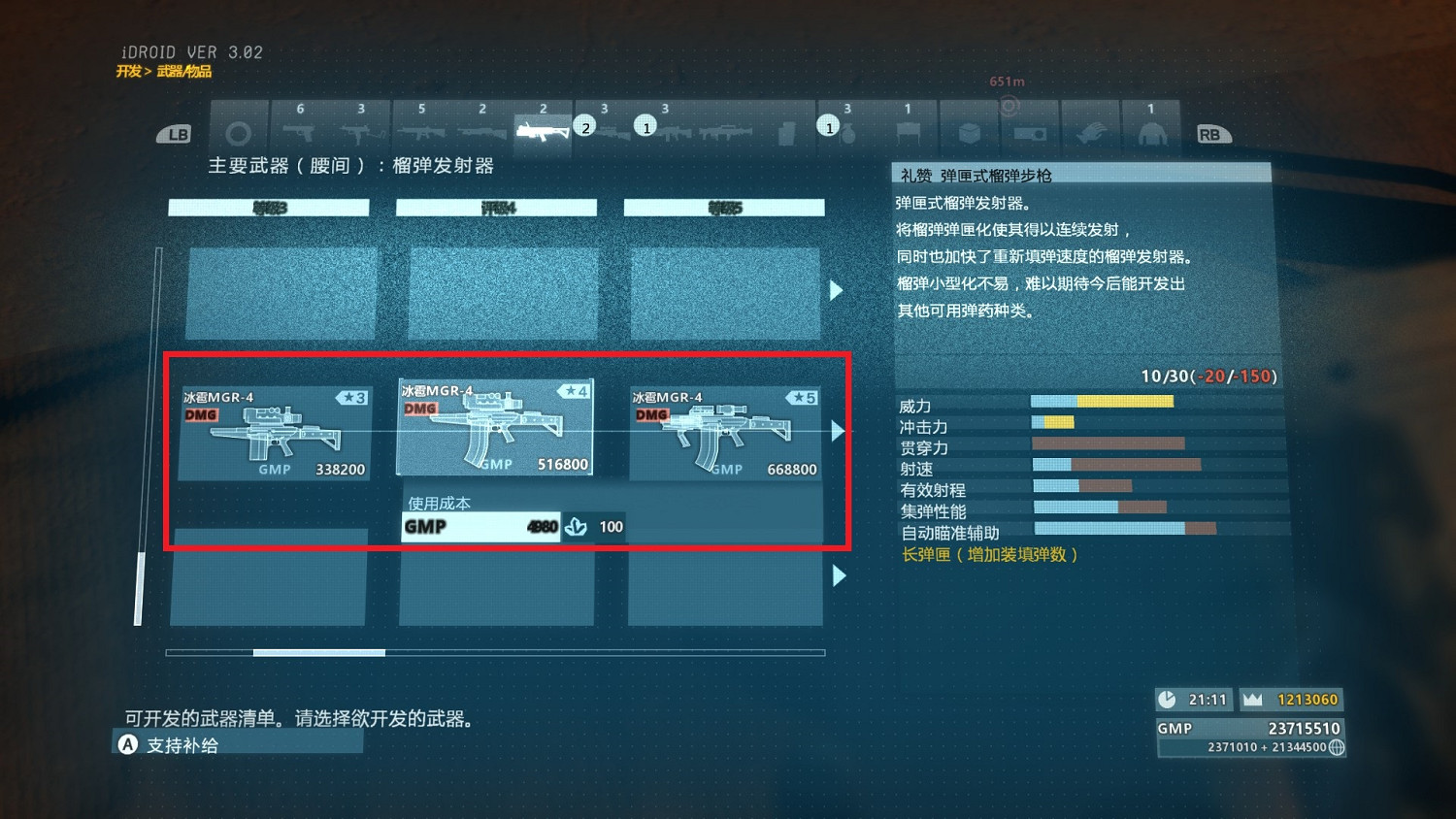Expand the top row right arrow chevron
This screenshot has width=1456, height=819.
coord(838,290)
